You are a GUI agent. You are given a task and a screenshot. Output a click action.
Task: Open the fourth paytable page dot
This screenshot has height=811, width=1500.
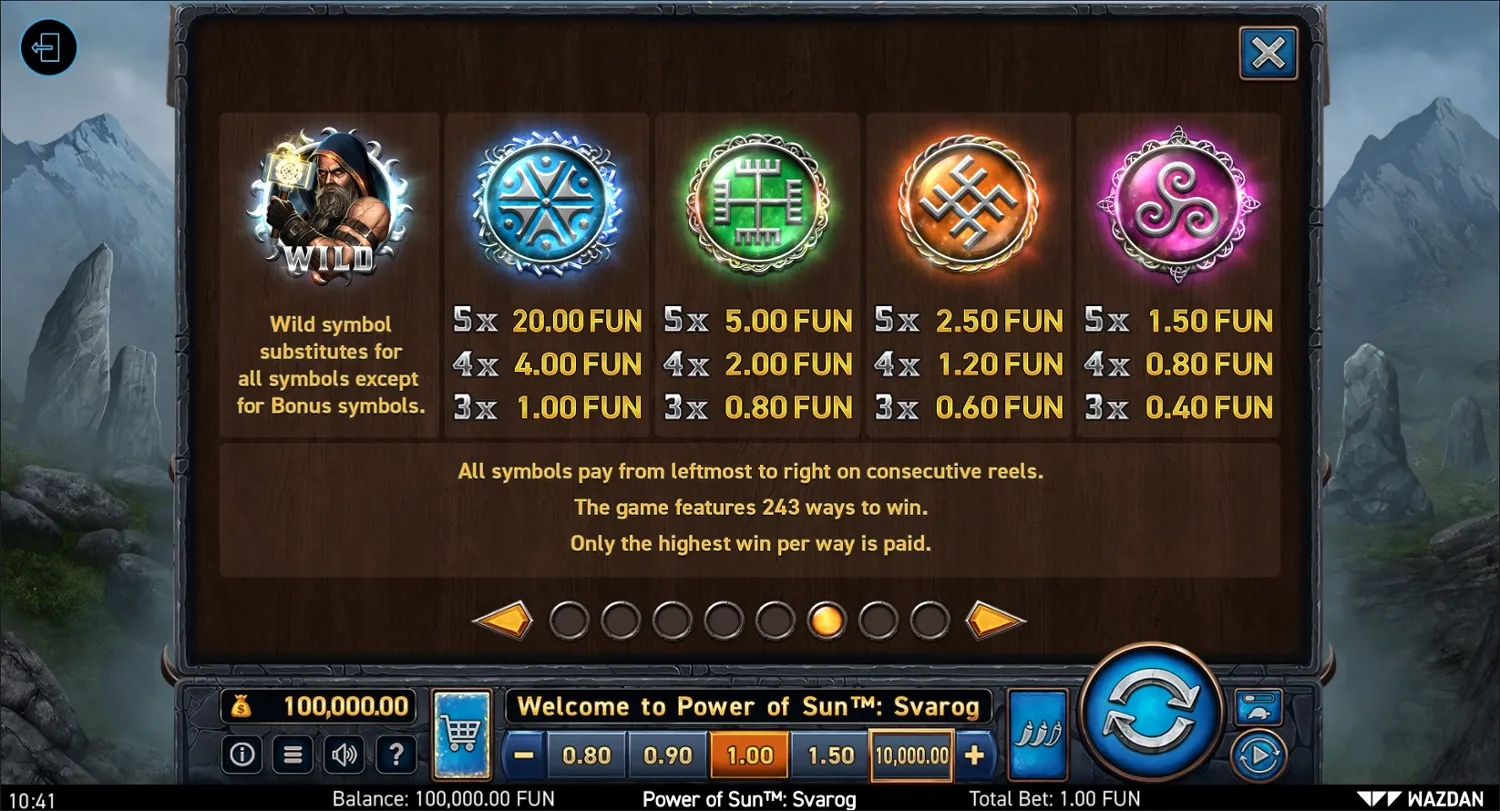point(724,620)
